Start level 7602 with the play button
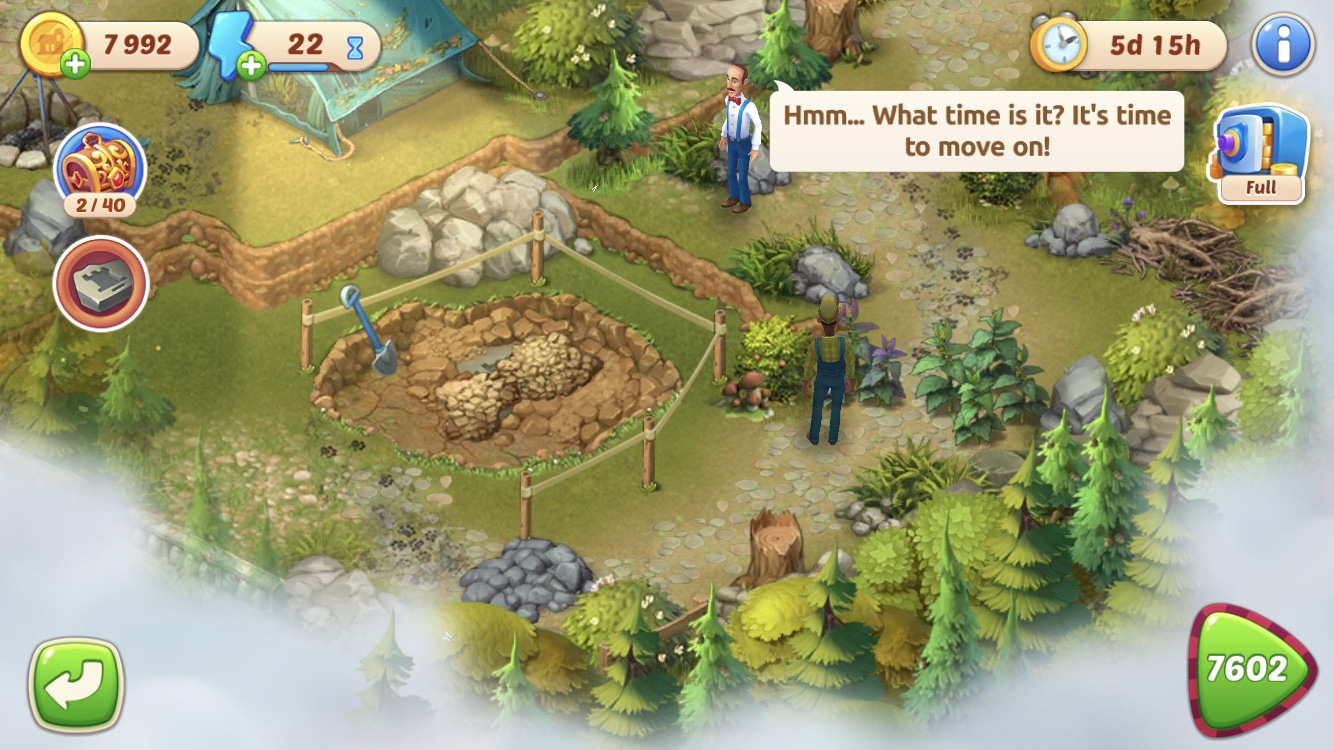This screenshot has width=1334, height=750. pos(1252,670)
